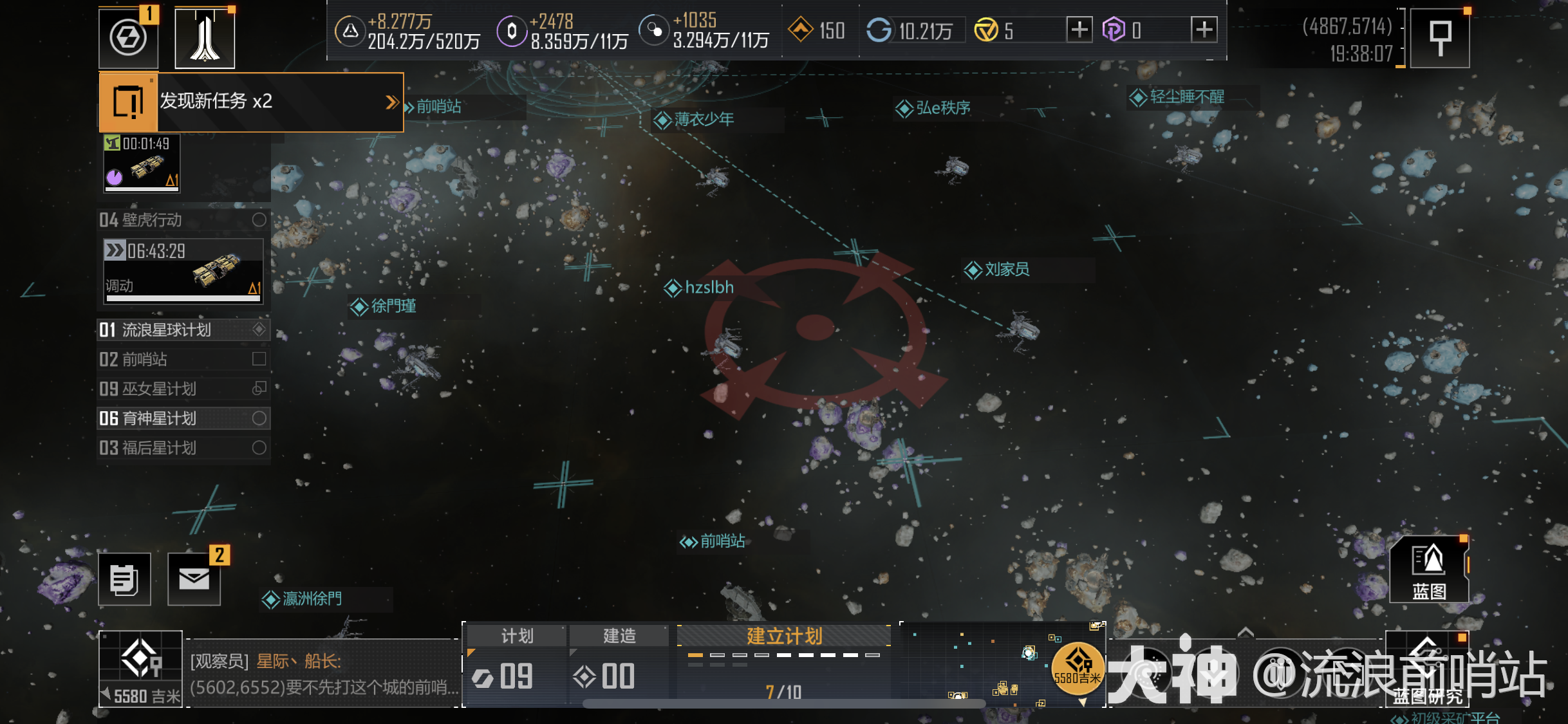Image resolution: width=1568 pixels, height=724 pixels.
Task: Open the new missions found notification
Action: pos(251,102)
